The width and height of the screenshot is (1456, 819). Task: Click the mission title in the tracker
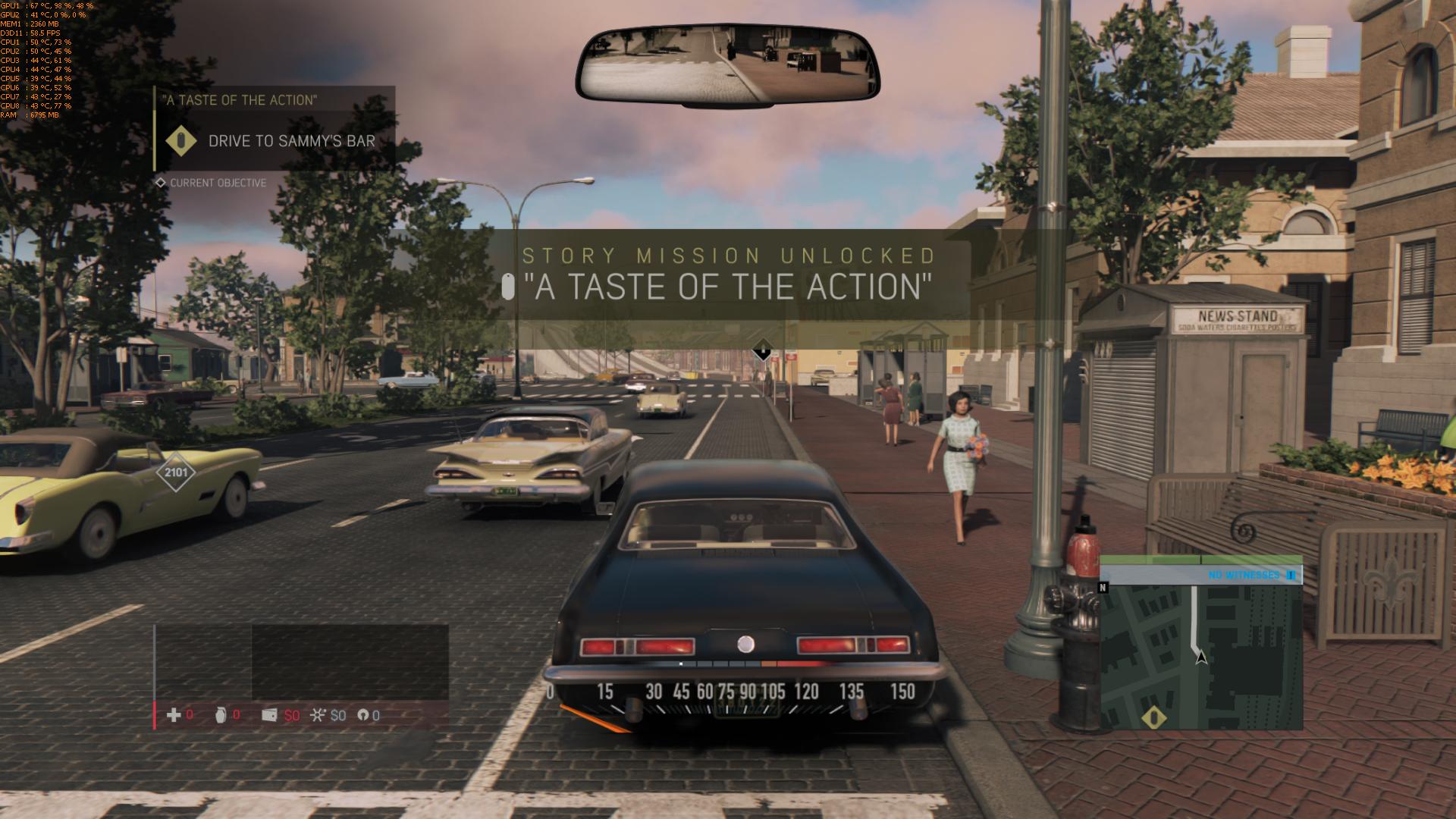240,100
